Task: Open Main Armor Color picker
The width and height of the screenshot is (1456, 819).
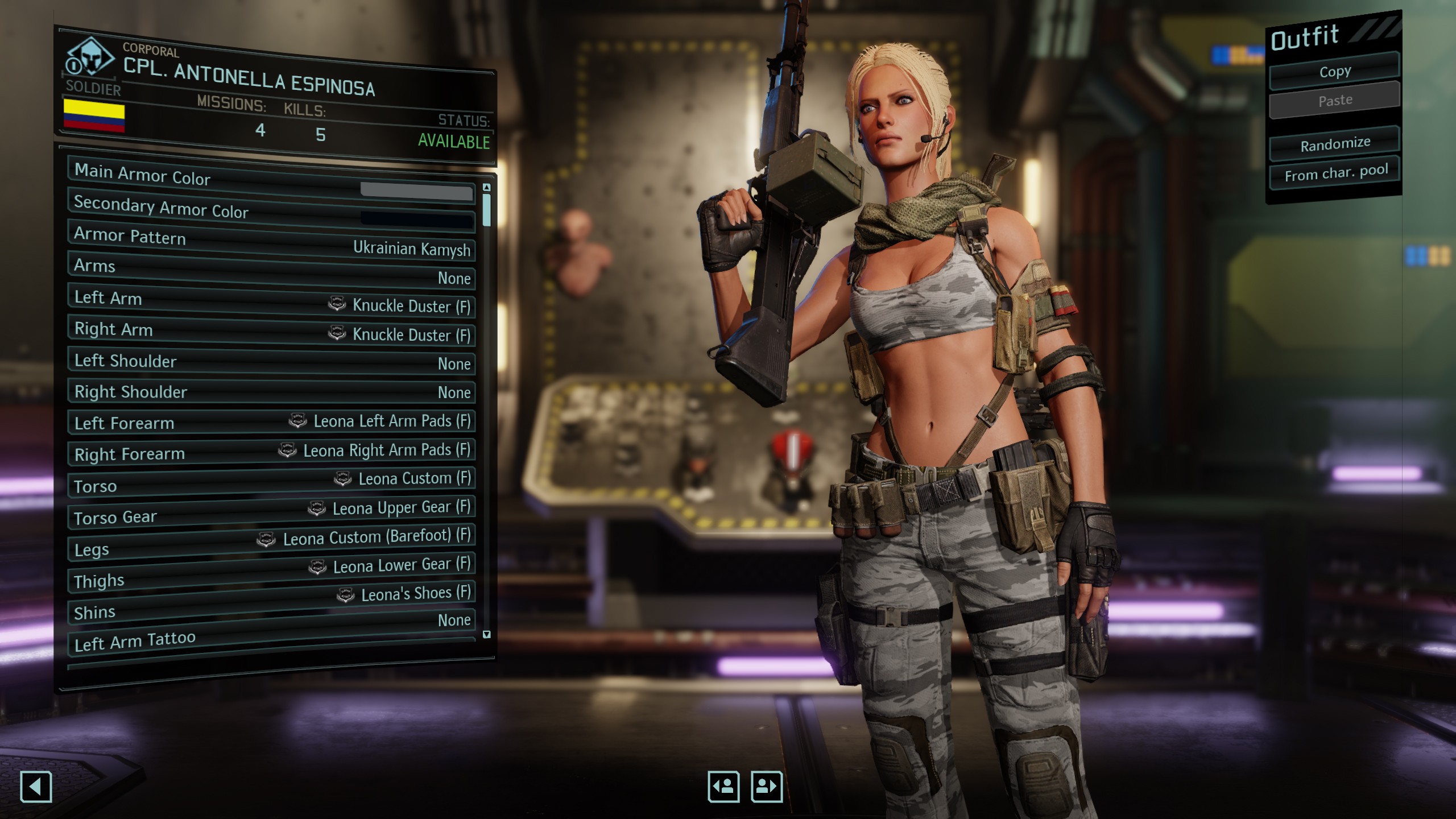Action: pos(272,182)
